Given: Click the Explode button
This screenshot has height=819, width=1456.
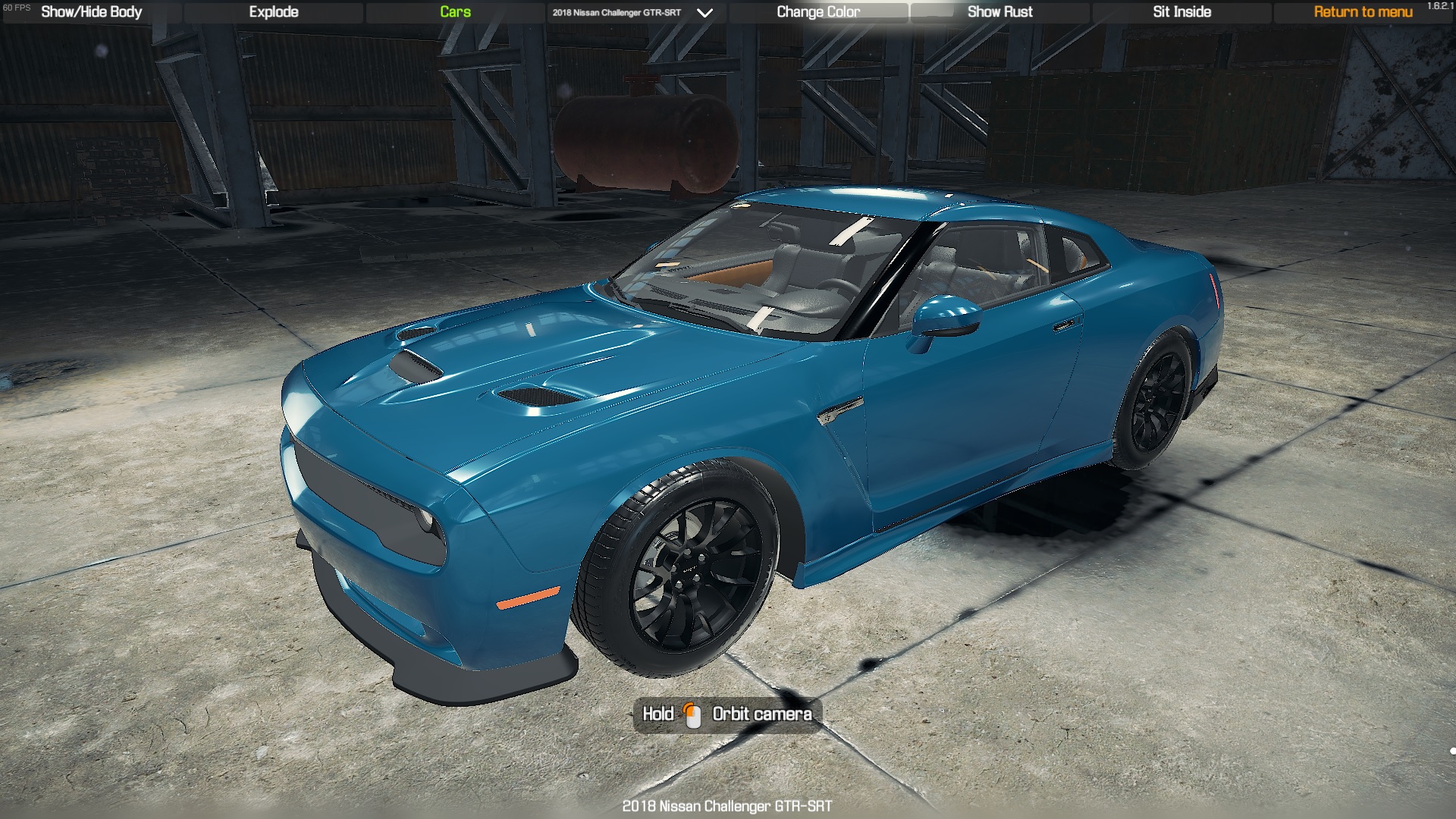Looking at the screenshot, I should (274, 12).
